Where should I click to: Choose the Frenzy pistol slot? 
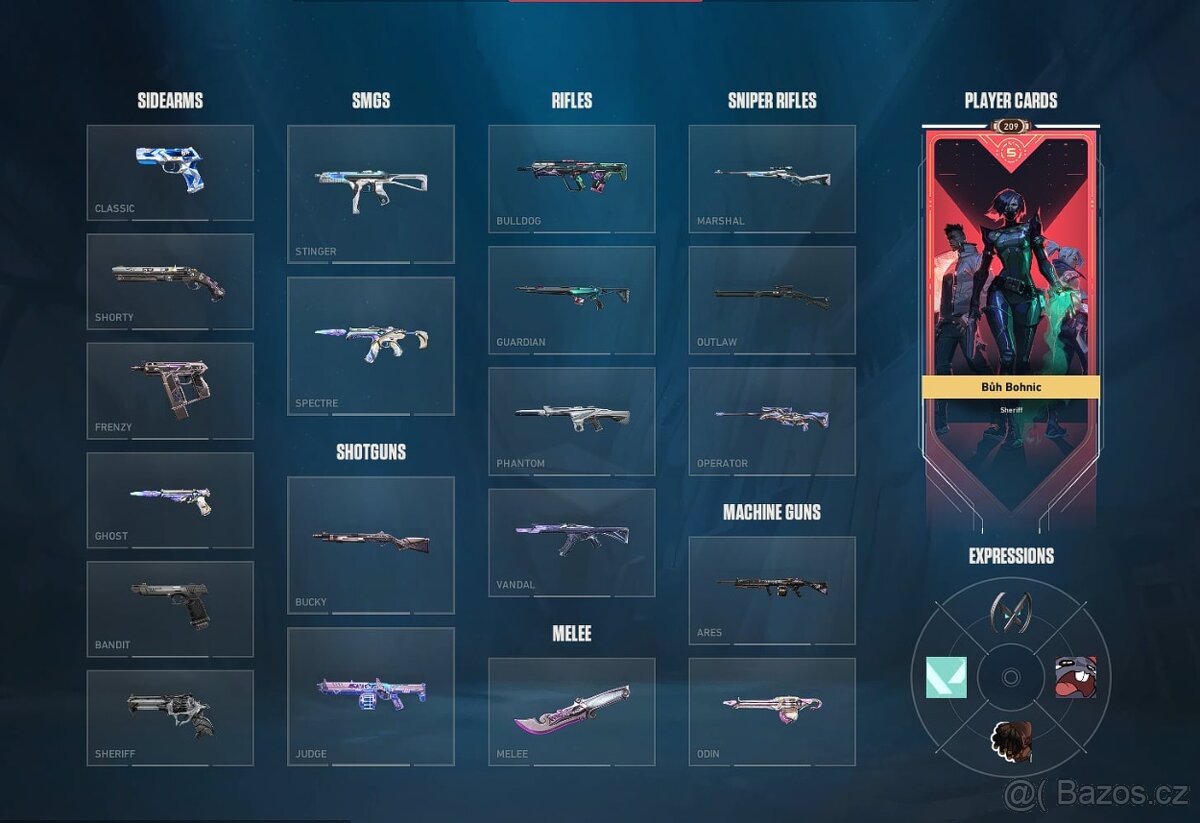coord(170,390)
